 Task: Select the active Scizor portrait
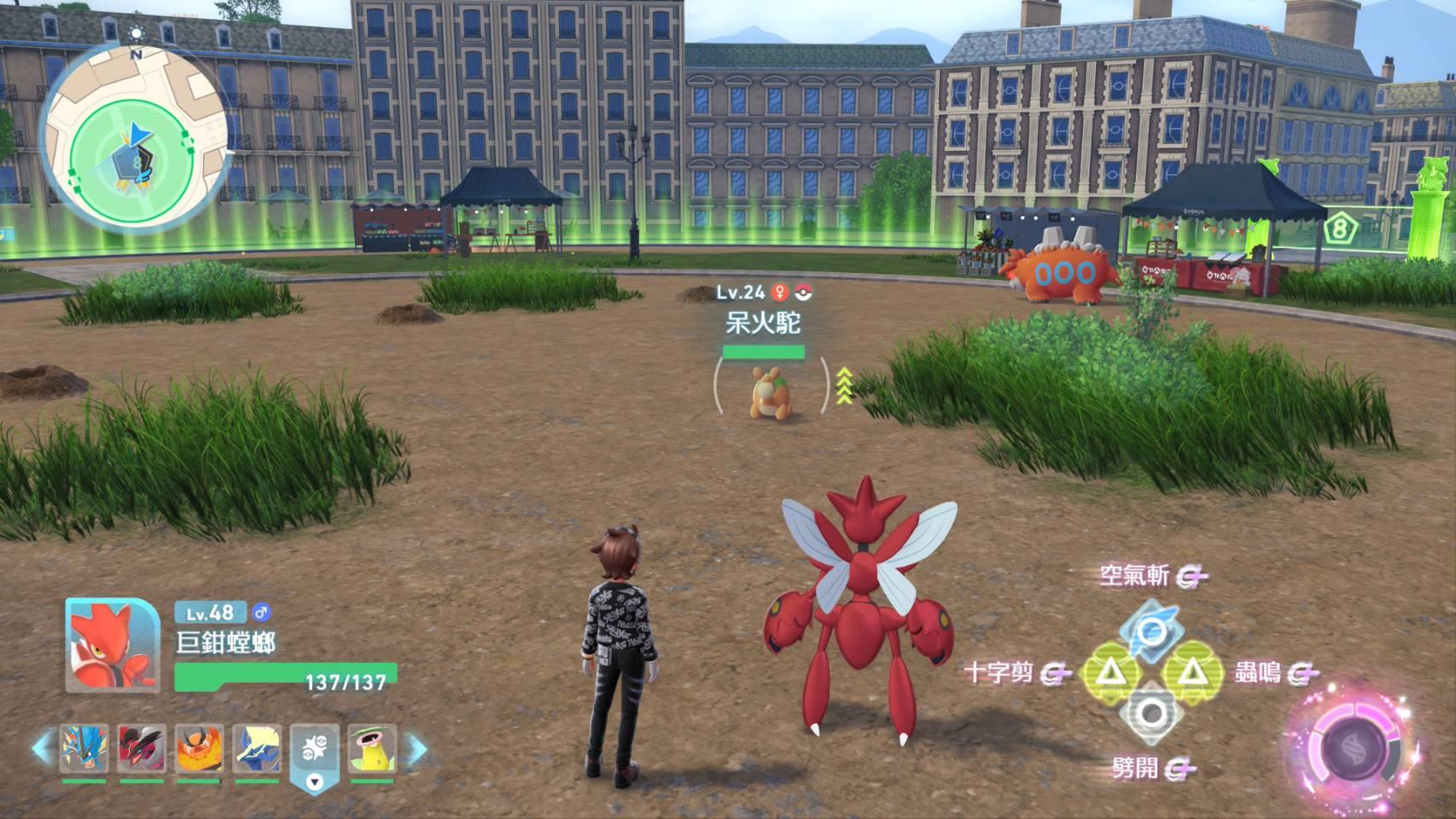pyautogui.click(x=112, y=645)
